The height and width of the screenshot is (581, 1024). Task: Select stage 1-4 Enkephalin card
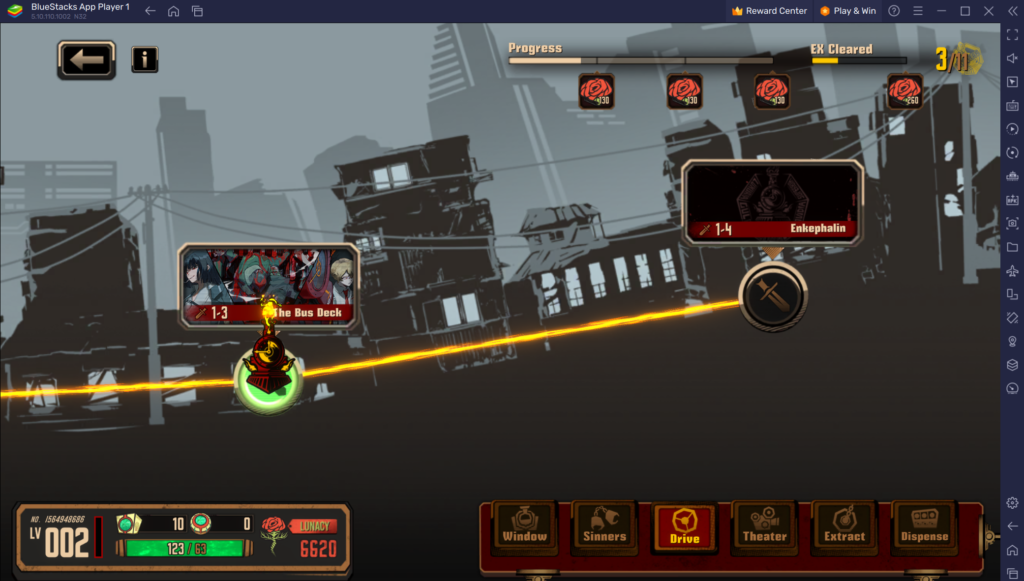(x=772, y=204)
